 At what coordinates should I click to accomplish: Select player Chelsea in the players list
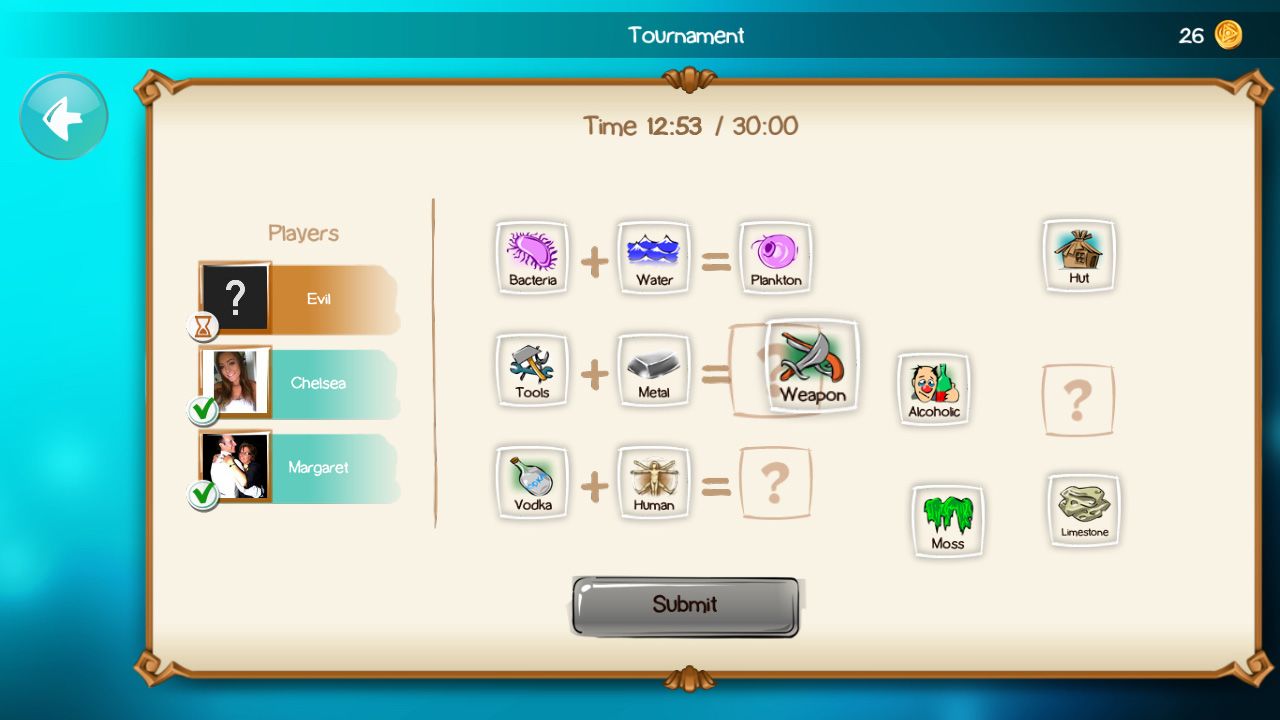300,383
